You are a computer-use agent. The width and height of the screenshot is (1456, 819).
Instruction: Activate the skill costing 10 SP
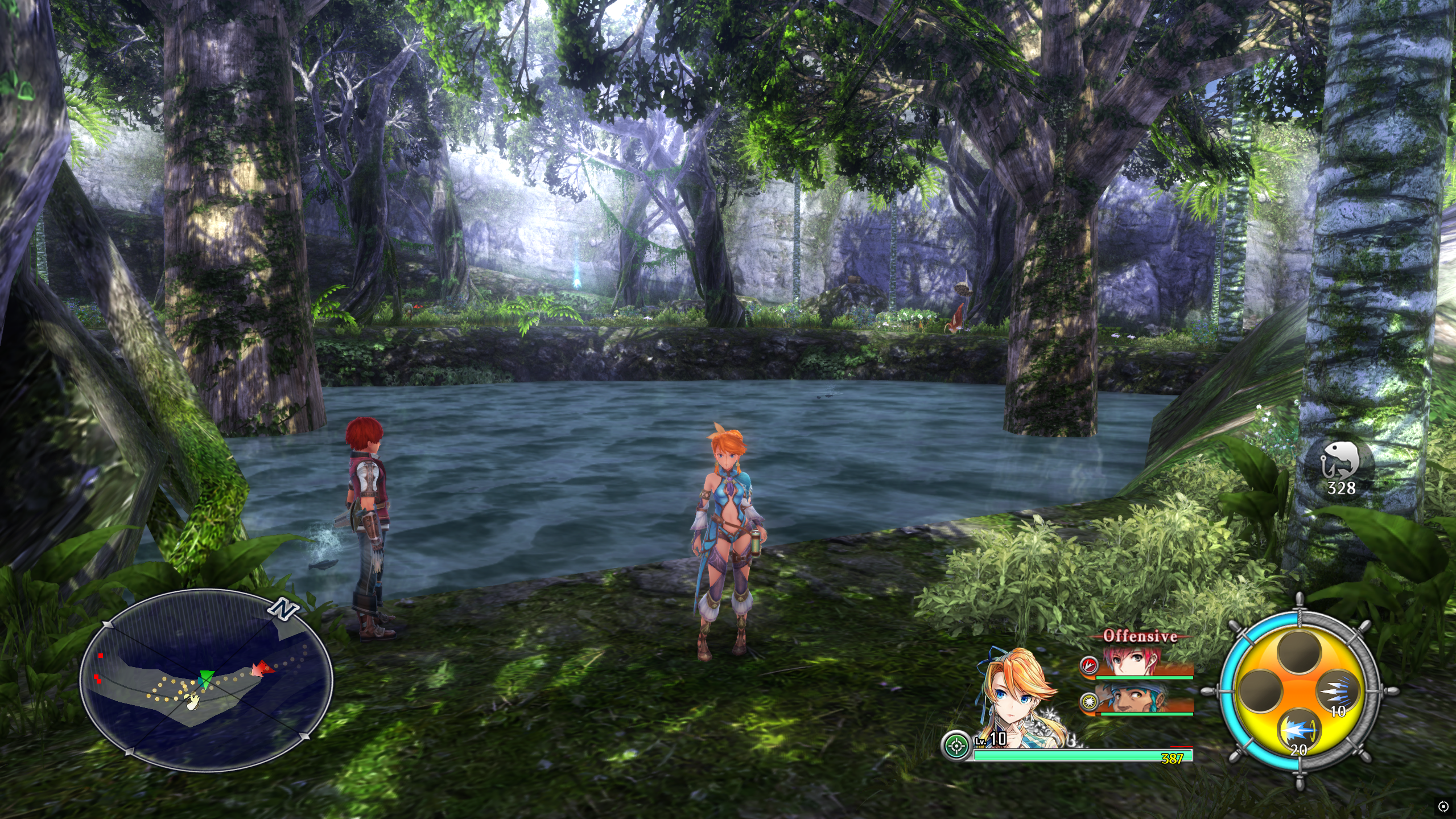pos(1337,693)
